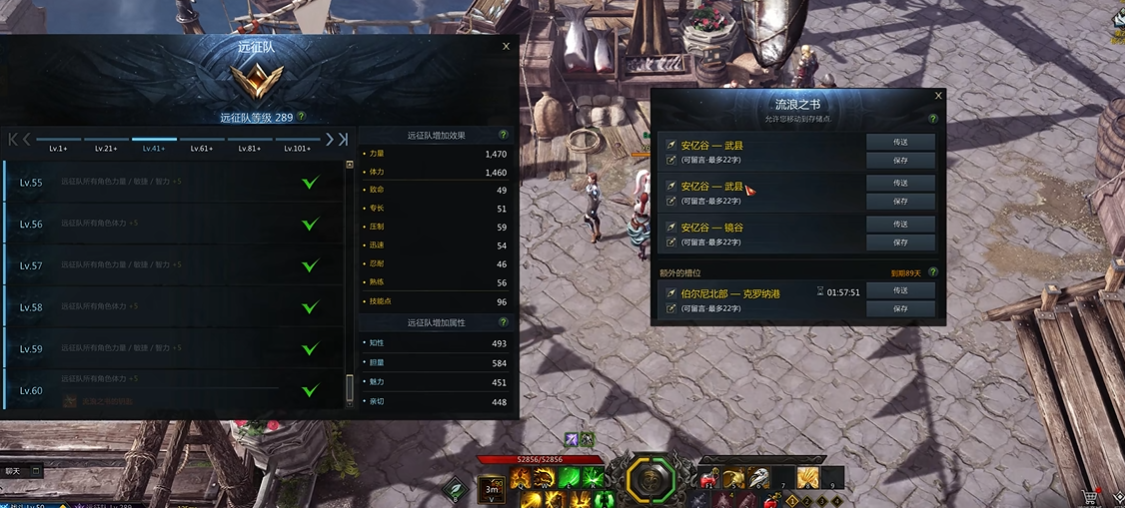
Task: Save location in the 克罗纳港 extra slot
Action: pos(900,309)
